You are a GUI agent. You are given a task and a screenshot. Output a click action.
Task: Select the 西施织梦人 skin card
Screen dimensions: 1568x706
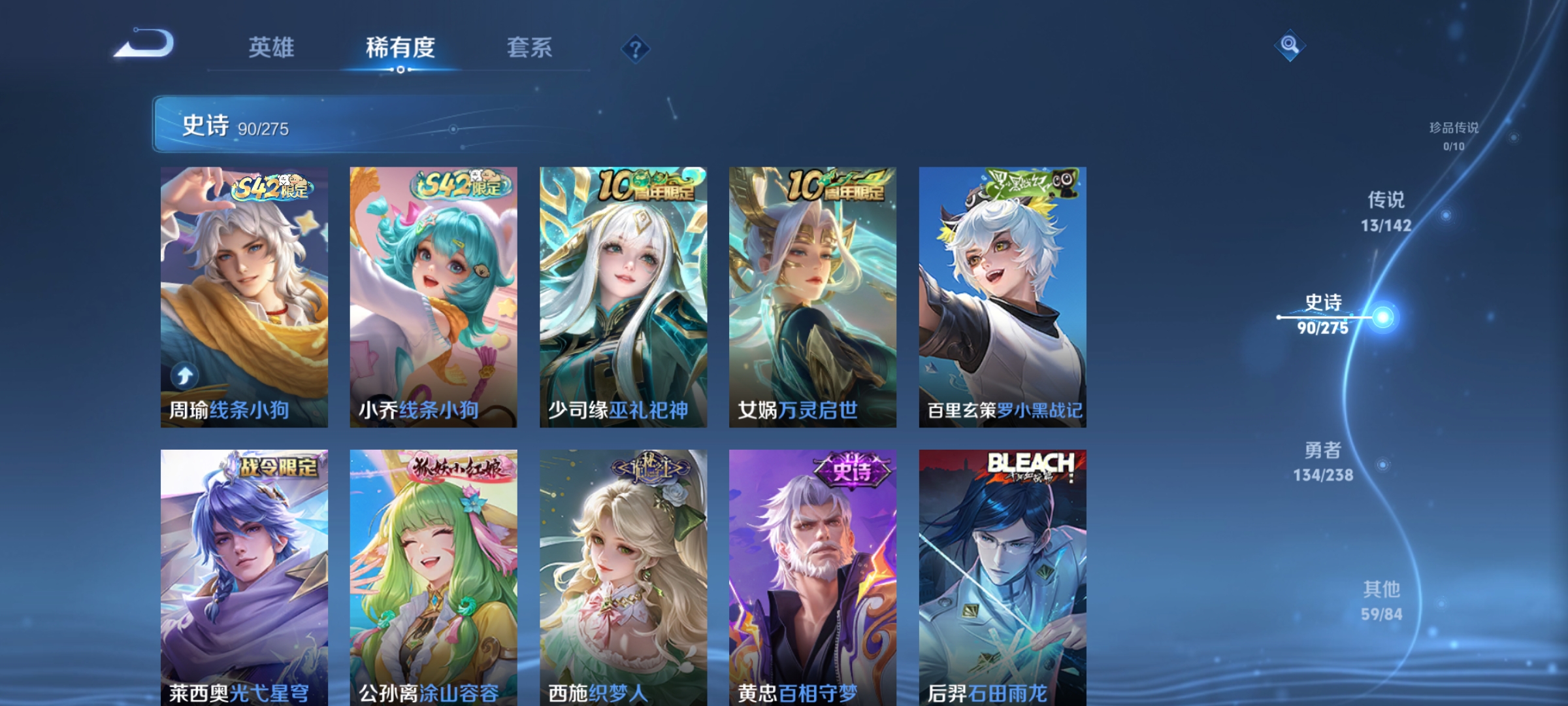(x=622, y=569)
